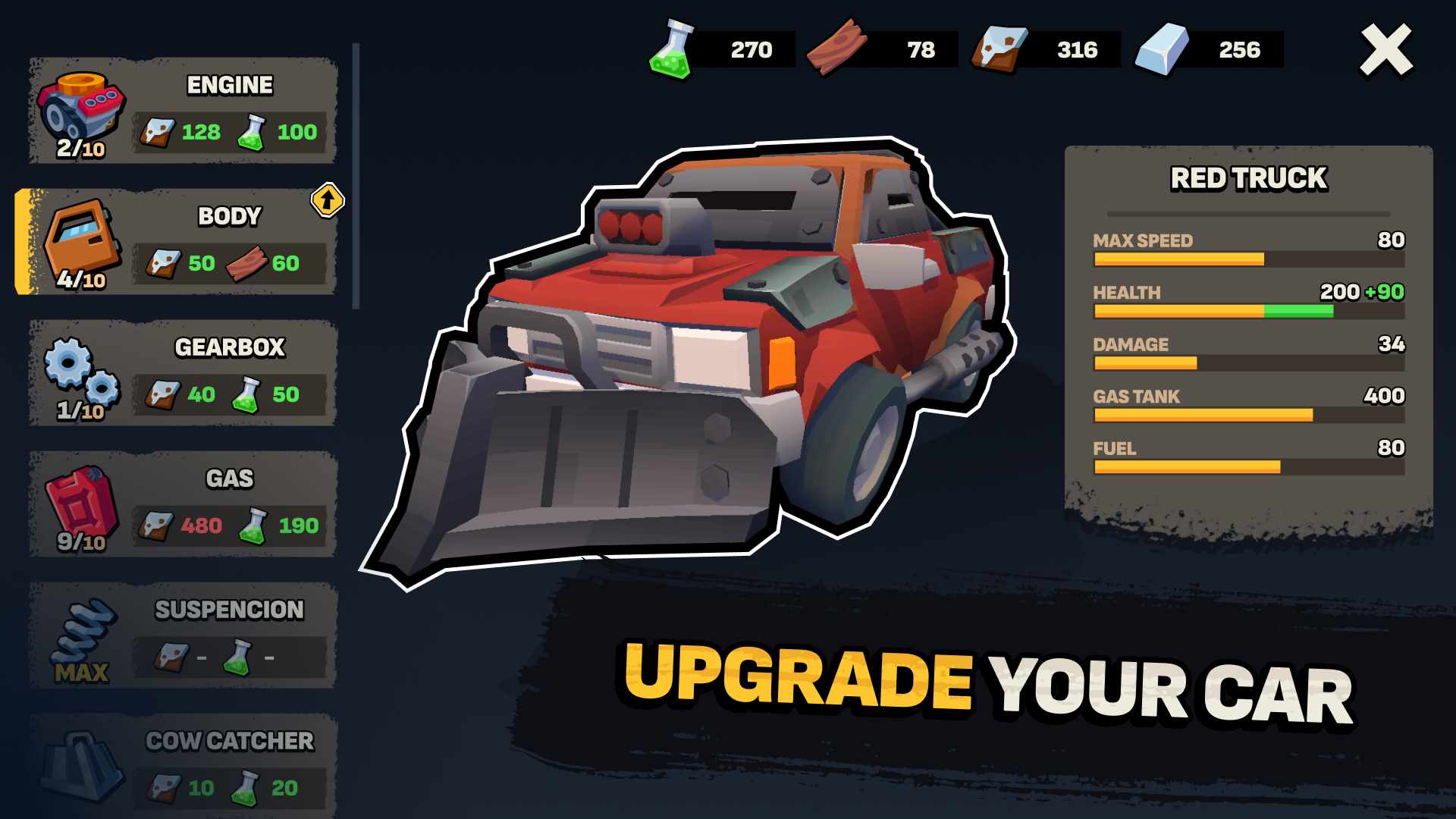Click the yellow upgrade arrow on Body
The height and width of the screenshot is (819, 1456).
[328, 200]
